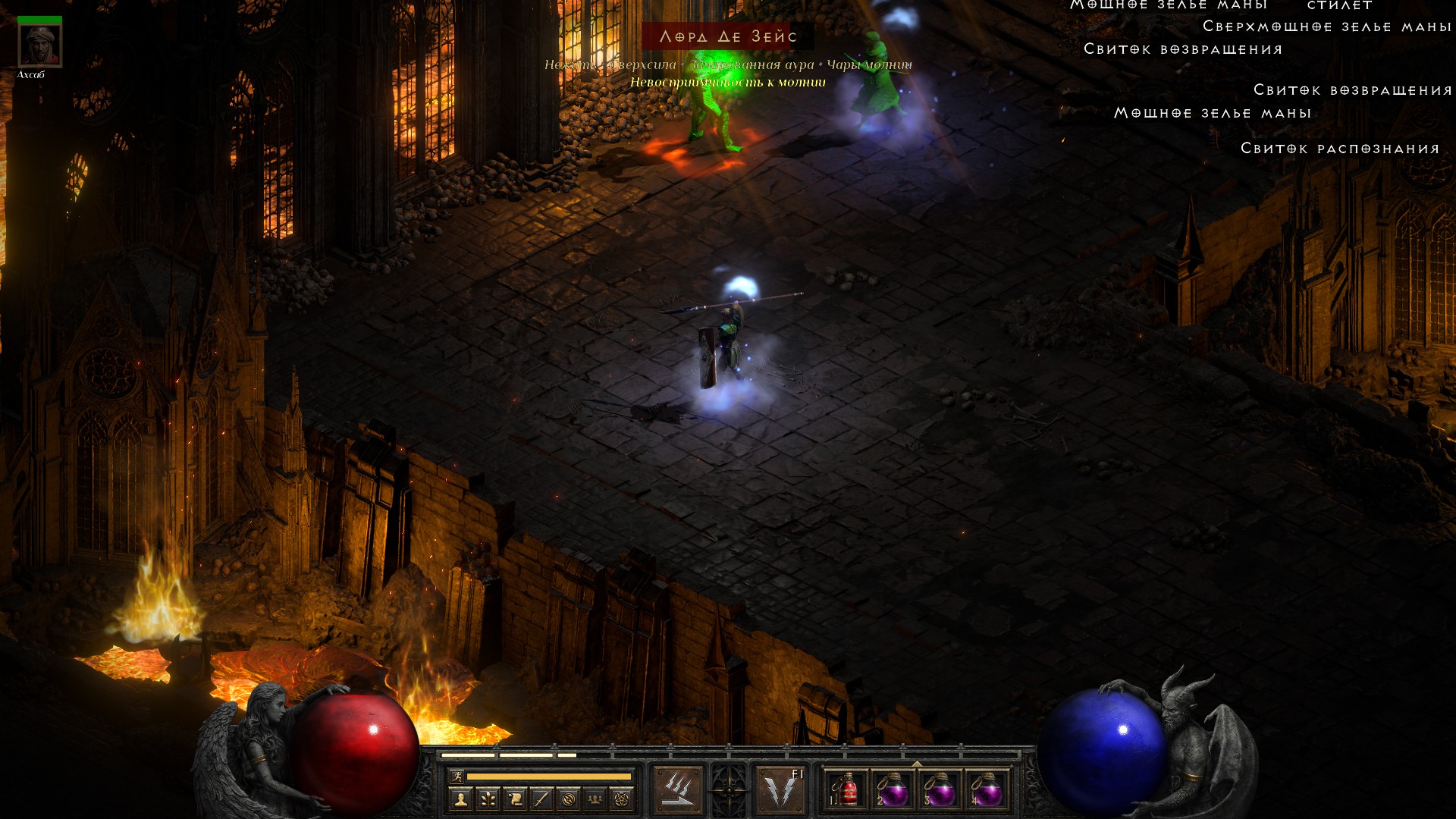Screen dimensions: 1456x819
Task: Pick up the Стилет item label
Action: [1340, 5]
